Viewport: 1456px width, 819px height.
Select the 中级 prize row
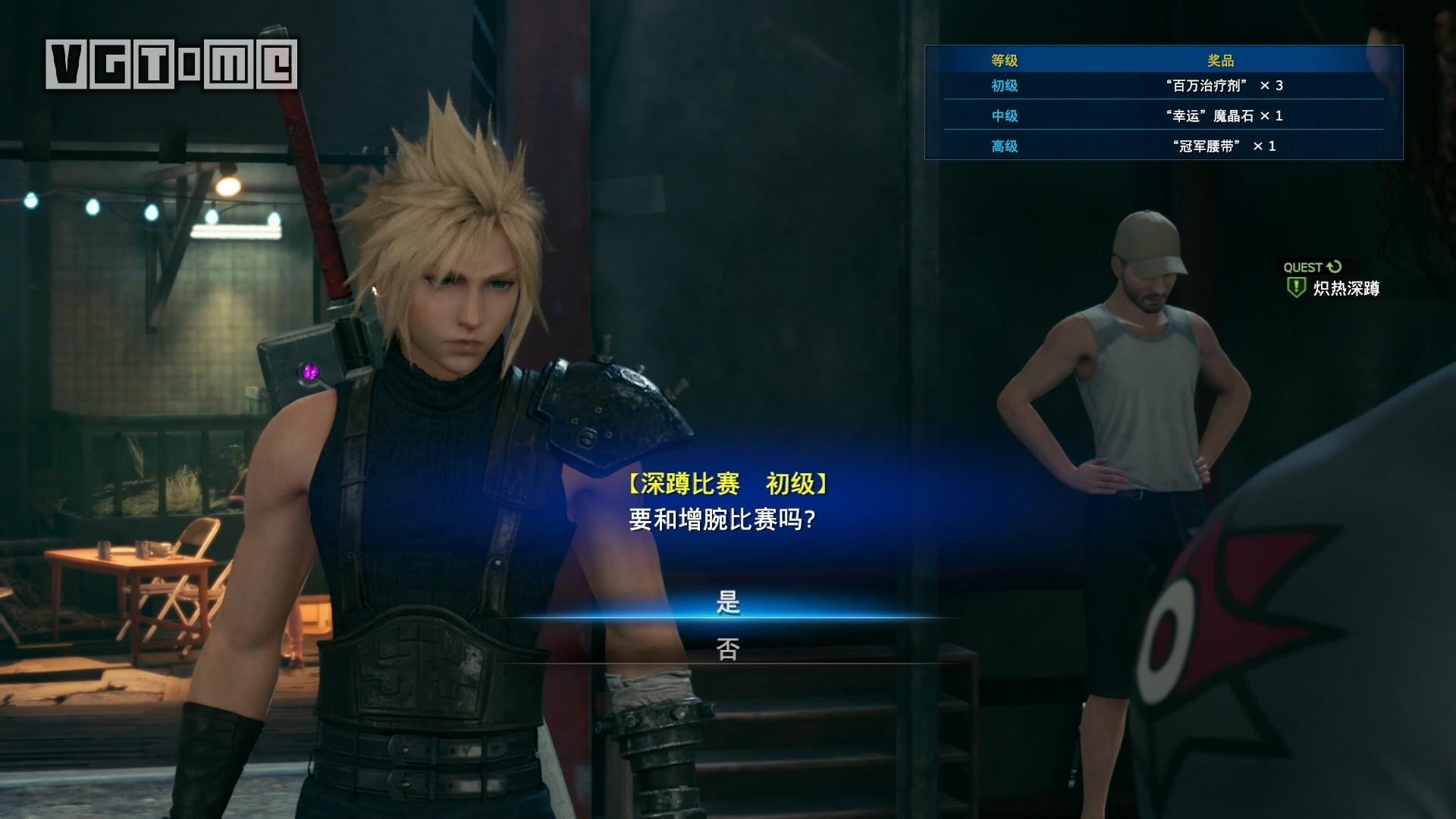1163,116
